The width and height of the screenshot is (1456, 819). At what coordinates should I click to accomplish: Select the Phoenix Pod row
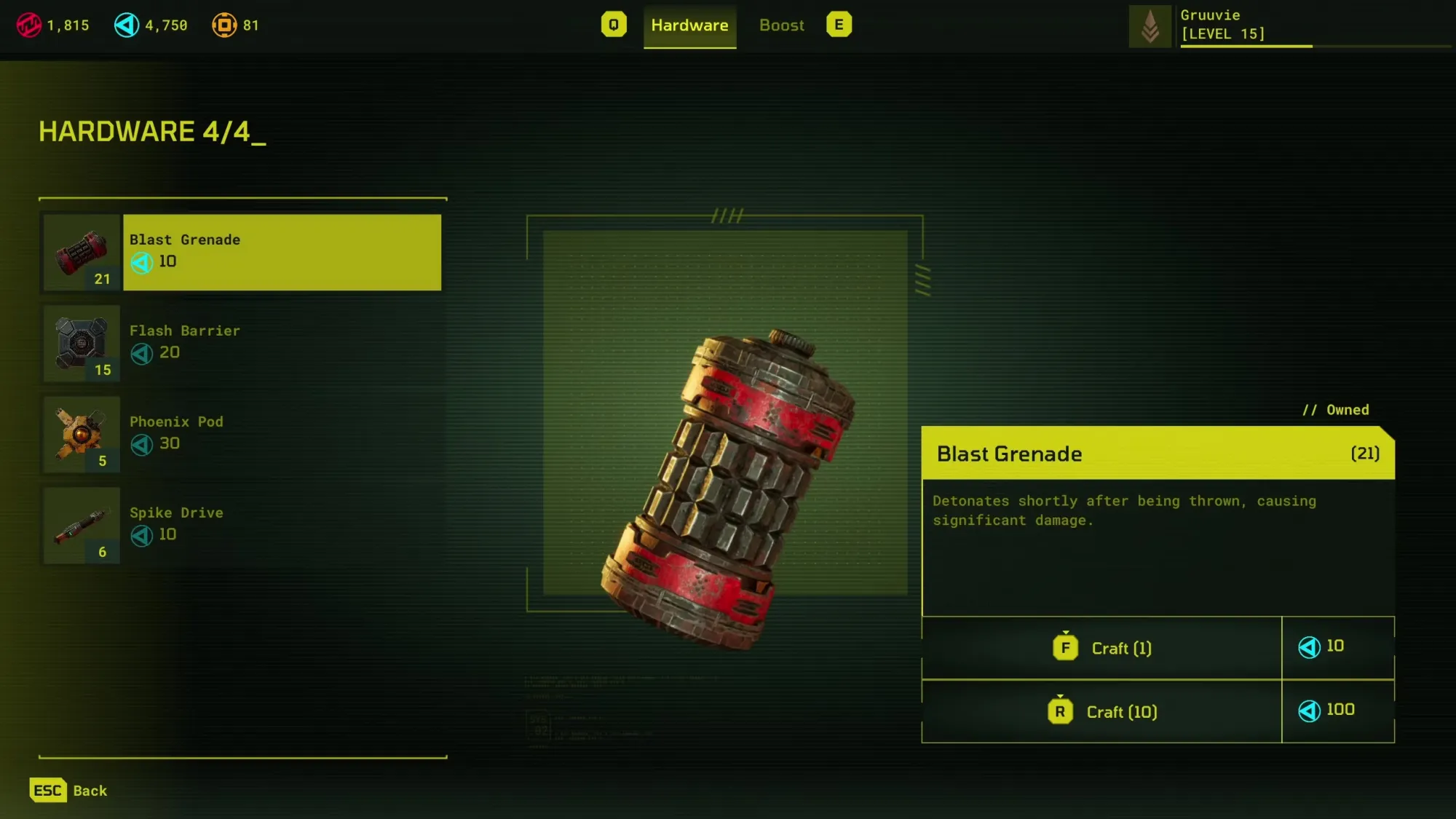(x=281, y=434)
